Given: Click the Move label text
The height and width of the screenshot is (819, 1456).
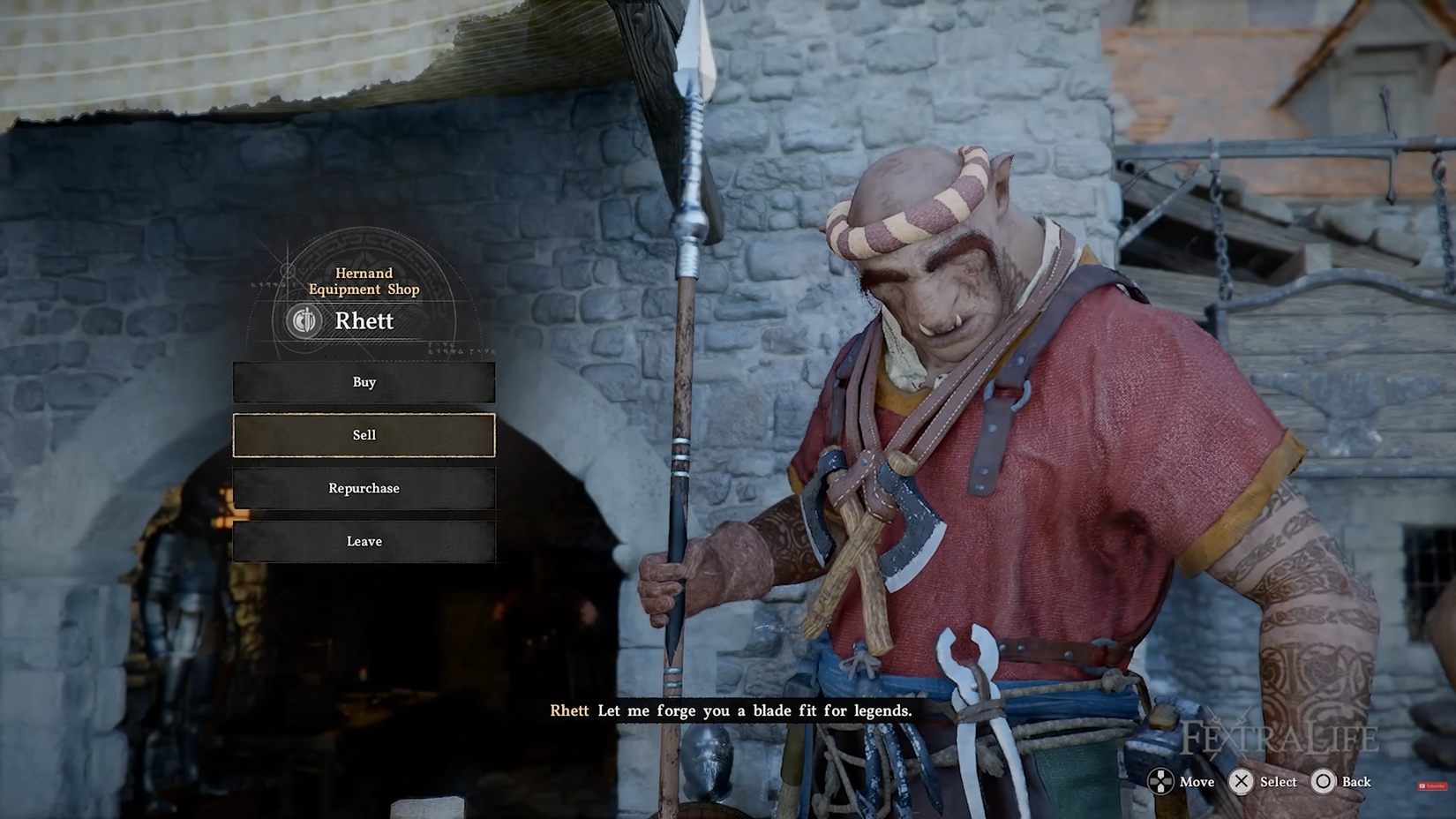Looking at the screenshot, I should (x=1196, y=782).
